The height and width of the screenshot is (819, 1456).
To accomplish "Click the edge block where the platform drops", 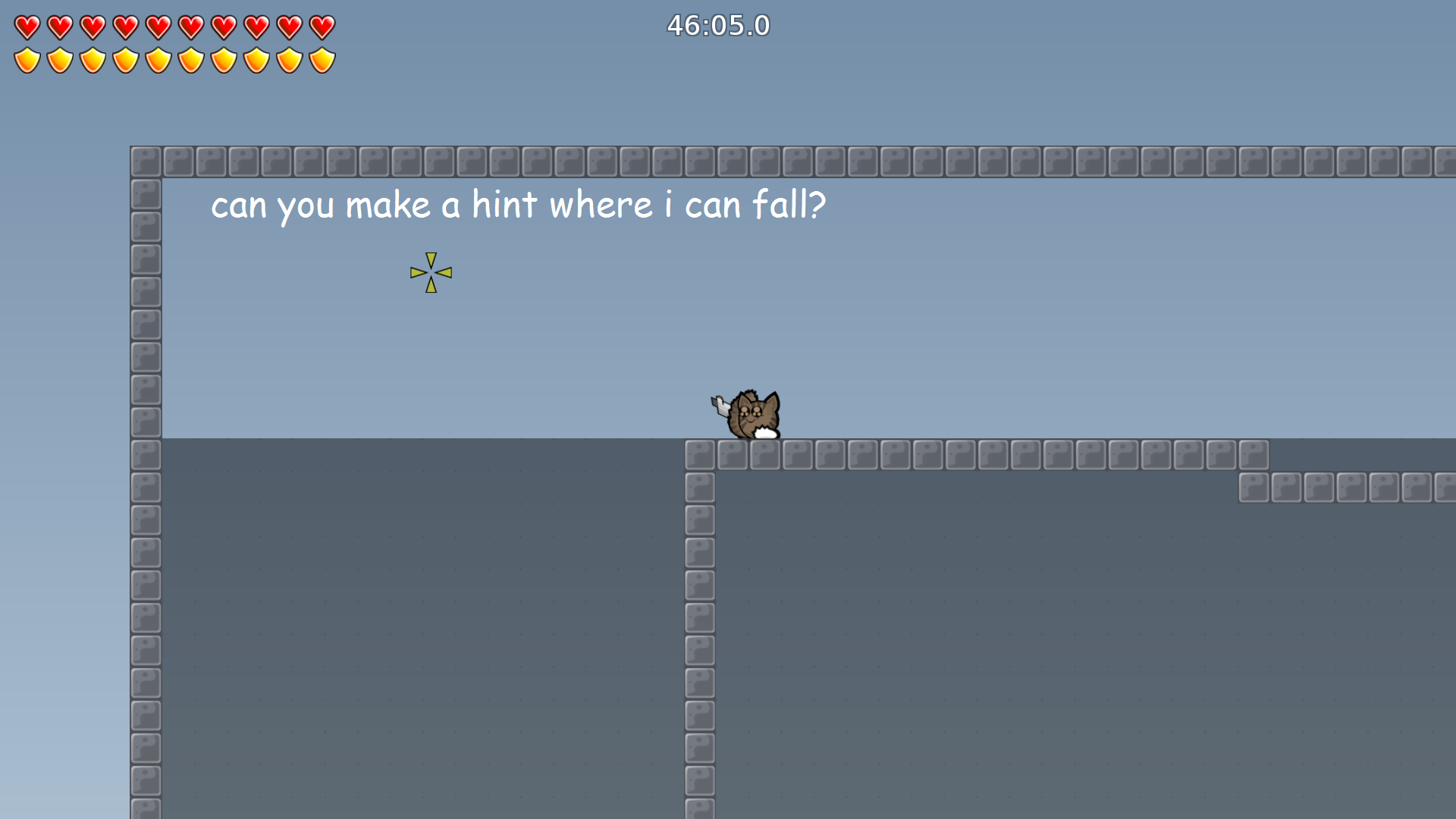I will (x=699, y=453).
